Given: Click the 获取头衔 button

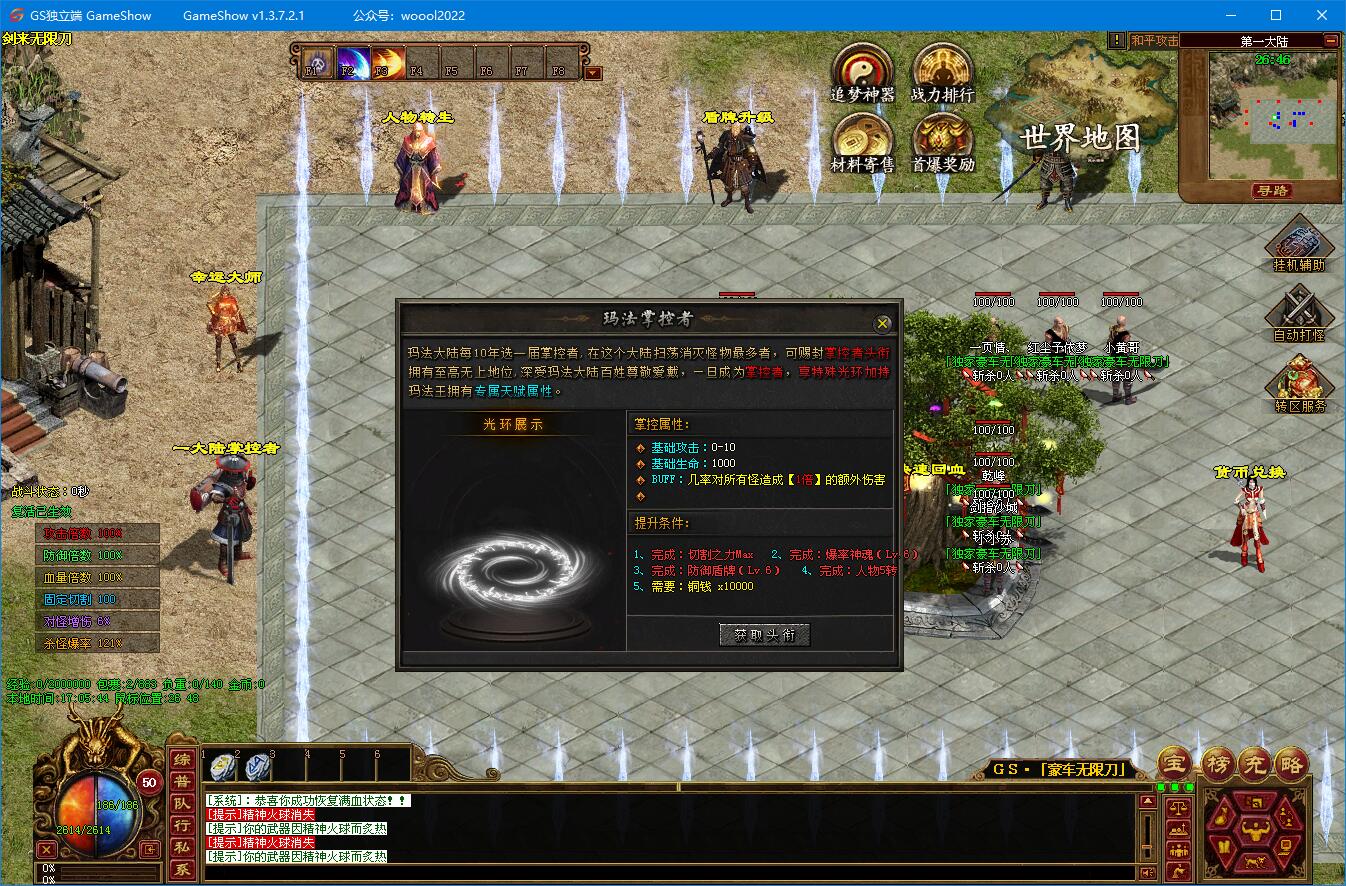Looking at the screenshot, I should (764, 634).
